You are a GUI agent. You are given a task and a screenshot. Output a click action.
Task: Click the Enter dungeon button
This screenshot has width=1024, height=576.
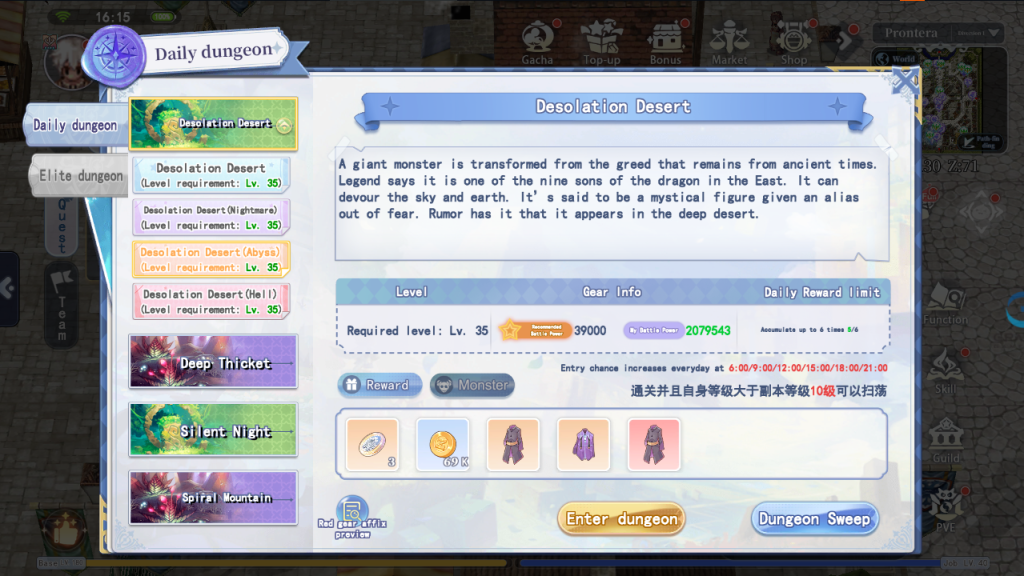[621, 518]
